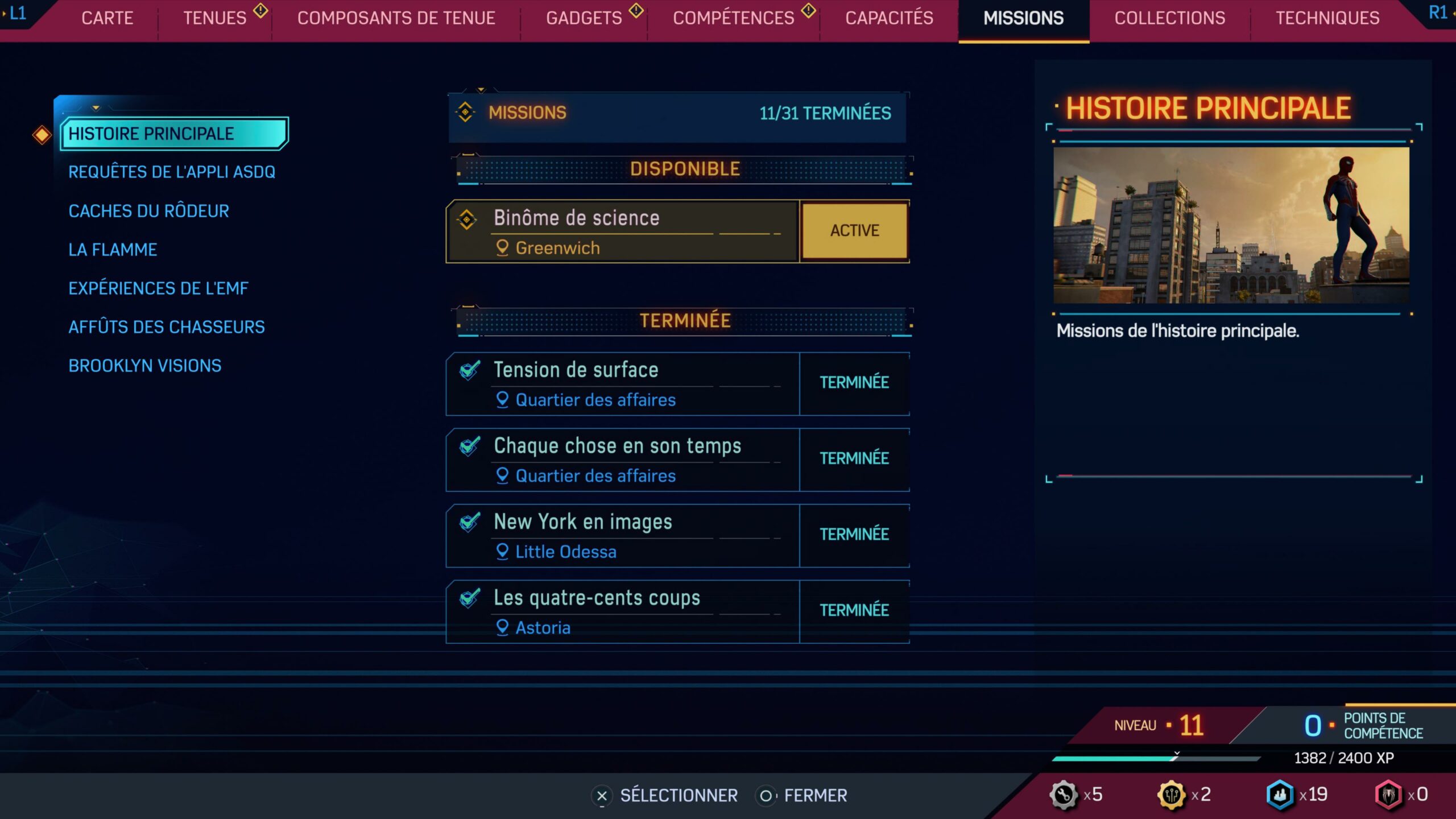This screenshot has height=819, width=1456.
Task: Show Expériences de l'EMF missions
Action: [158, 288]
